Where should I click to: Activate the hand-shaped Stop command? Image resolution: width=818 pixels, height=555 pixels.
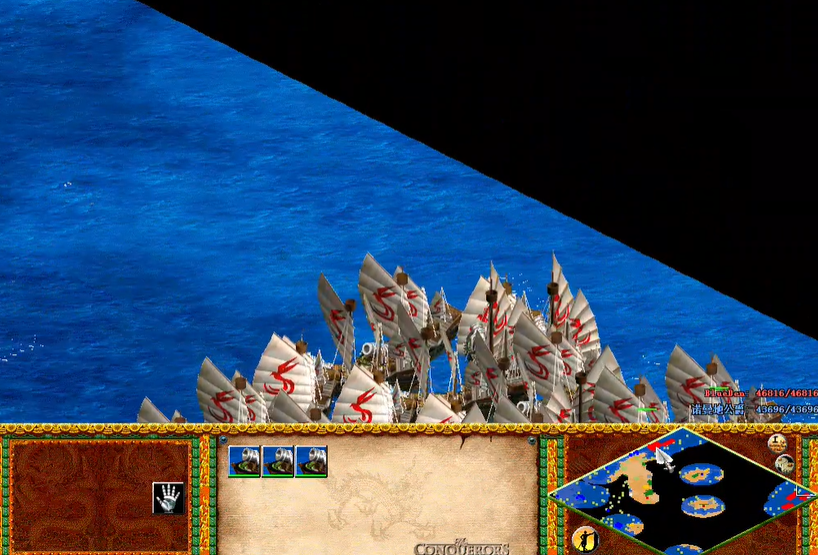click(x=167, y=497)
